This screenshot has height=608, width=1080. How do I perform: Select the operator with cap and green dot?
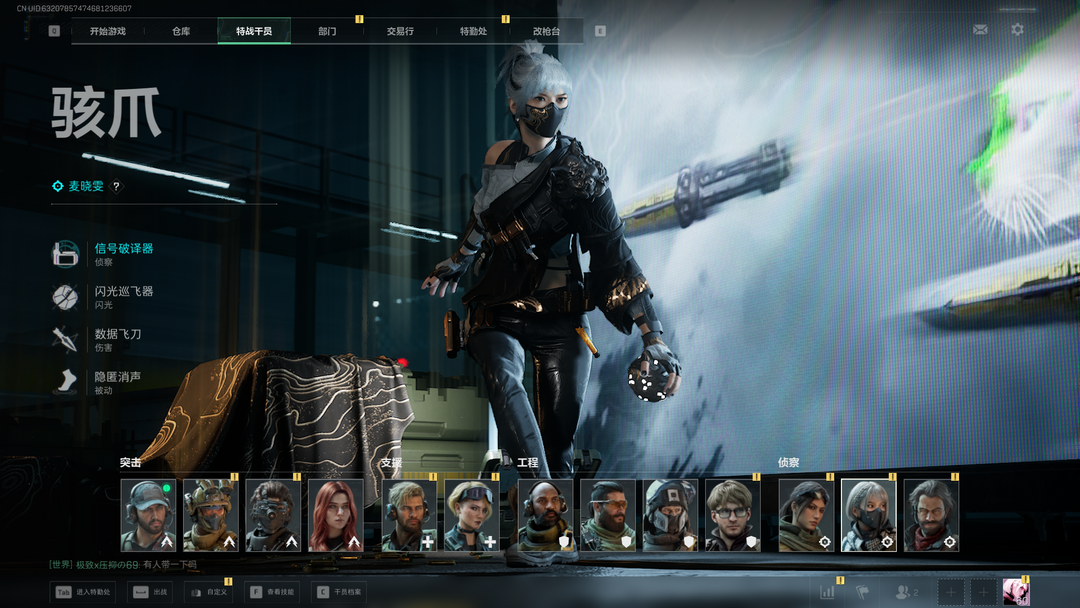(x=148, y=515)
